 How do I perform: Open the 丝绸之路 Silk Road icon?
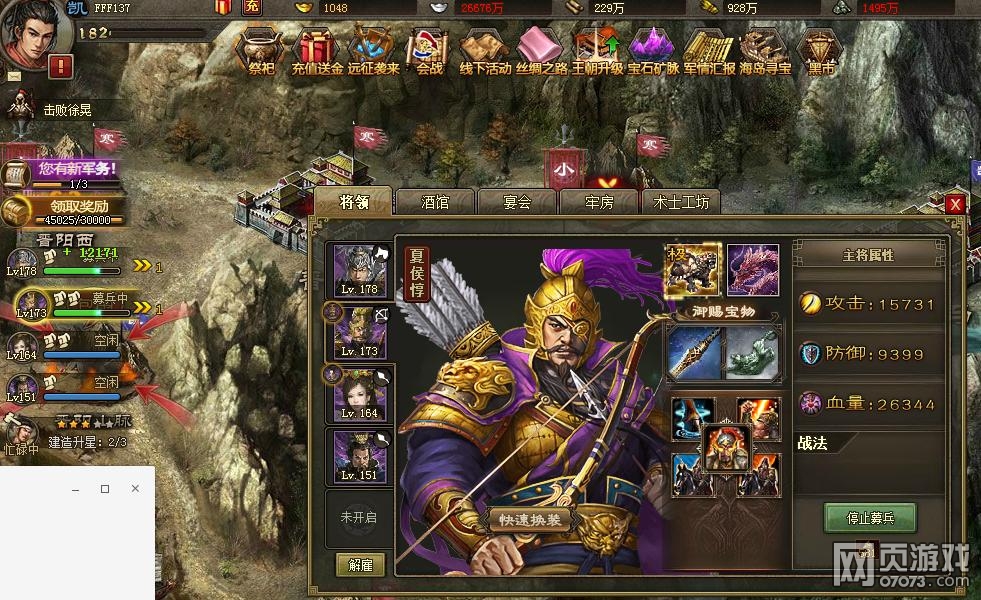541,50
